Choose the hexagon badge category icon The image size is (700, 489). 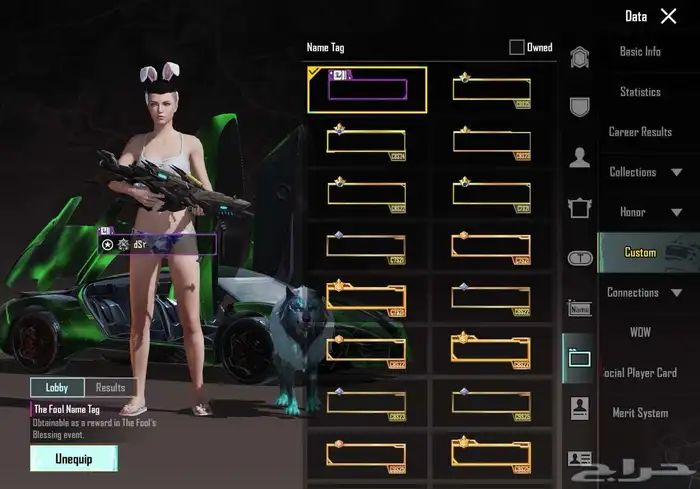(x=579, y=57)
